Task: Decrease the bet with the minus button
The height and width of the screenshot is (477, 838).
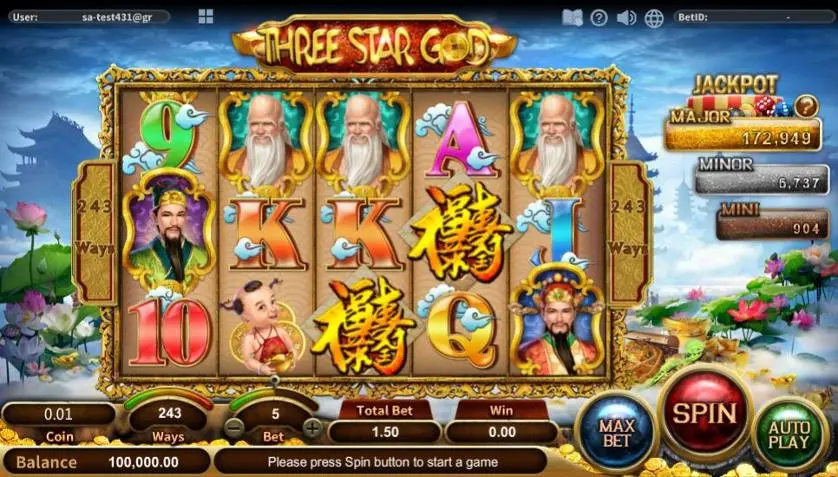Action: [232, 429]
